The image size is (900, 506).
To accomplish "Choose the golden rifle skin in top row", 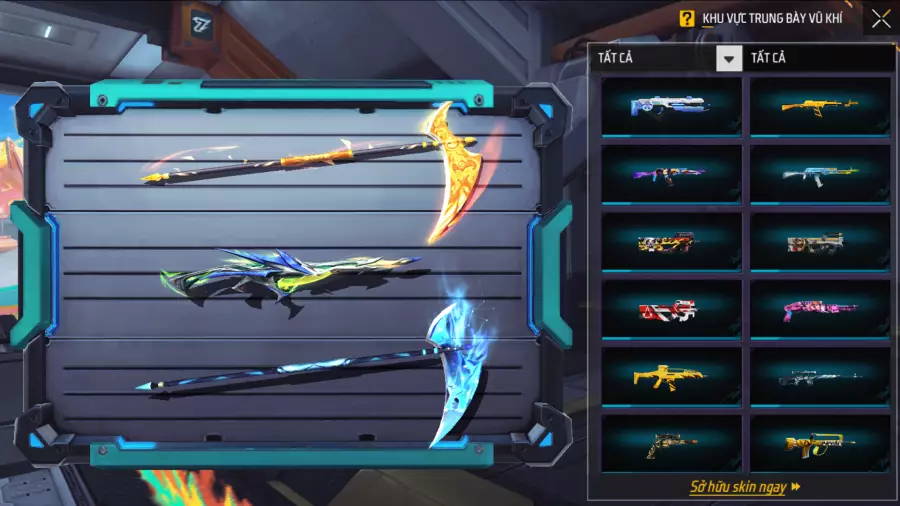I will (819, 106).
